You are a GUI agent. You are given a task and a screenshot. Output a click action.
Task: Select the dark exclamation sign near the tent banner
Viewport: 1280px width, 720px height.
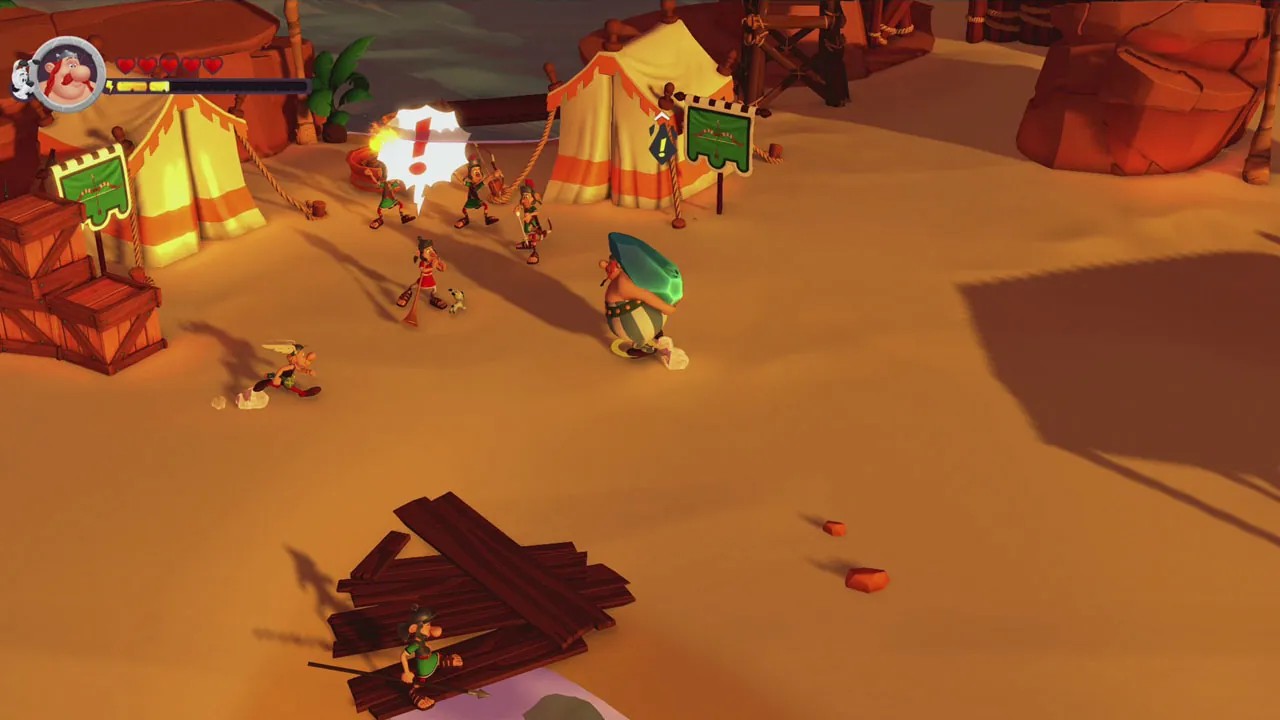(661, 145)
